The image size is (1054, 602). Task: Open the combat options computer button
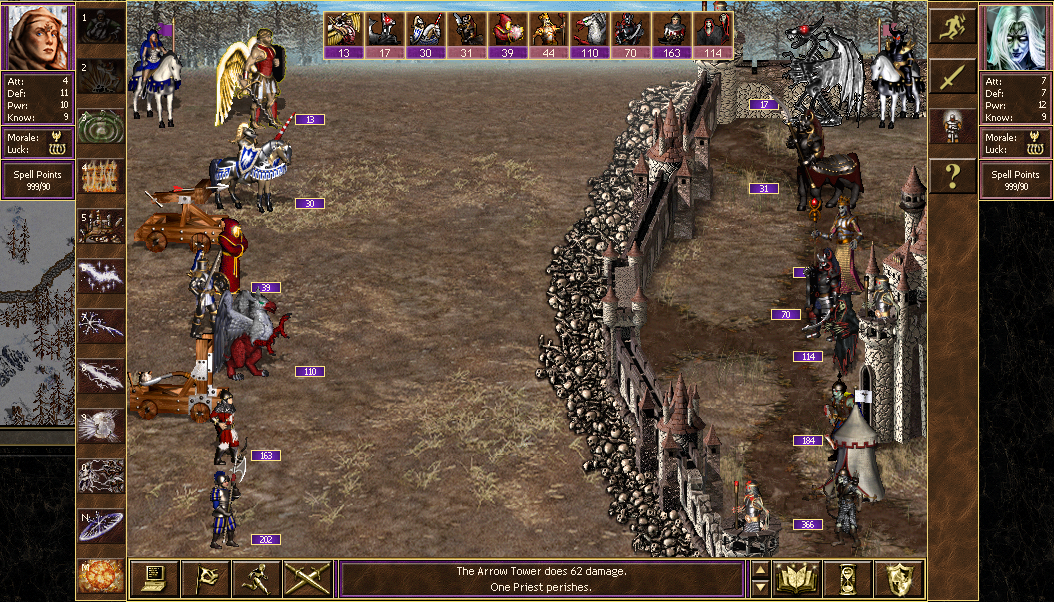[154, 578]
